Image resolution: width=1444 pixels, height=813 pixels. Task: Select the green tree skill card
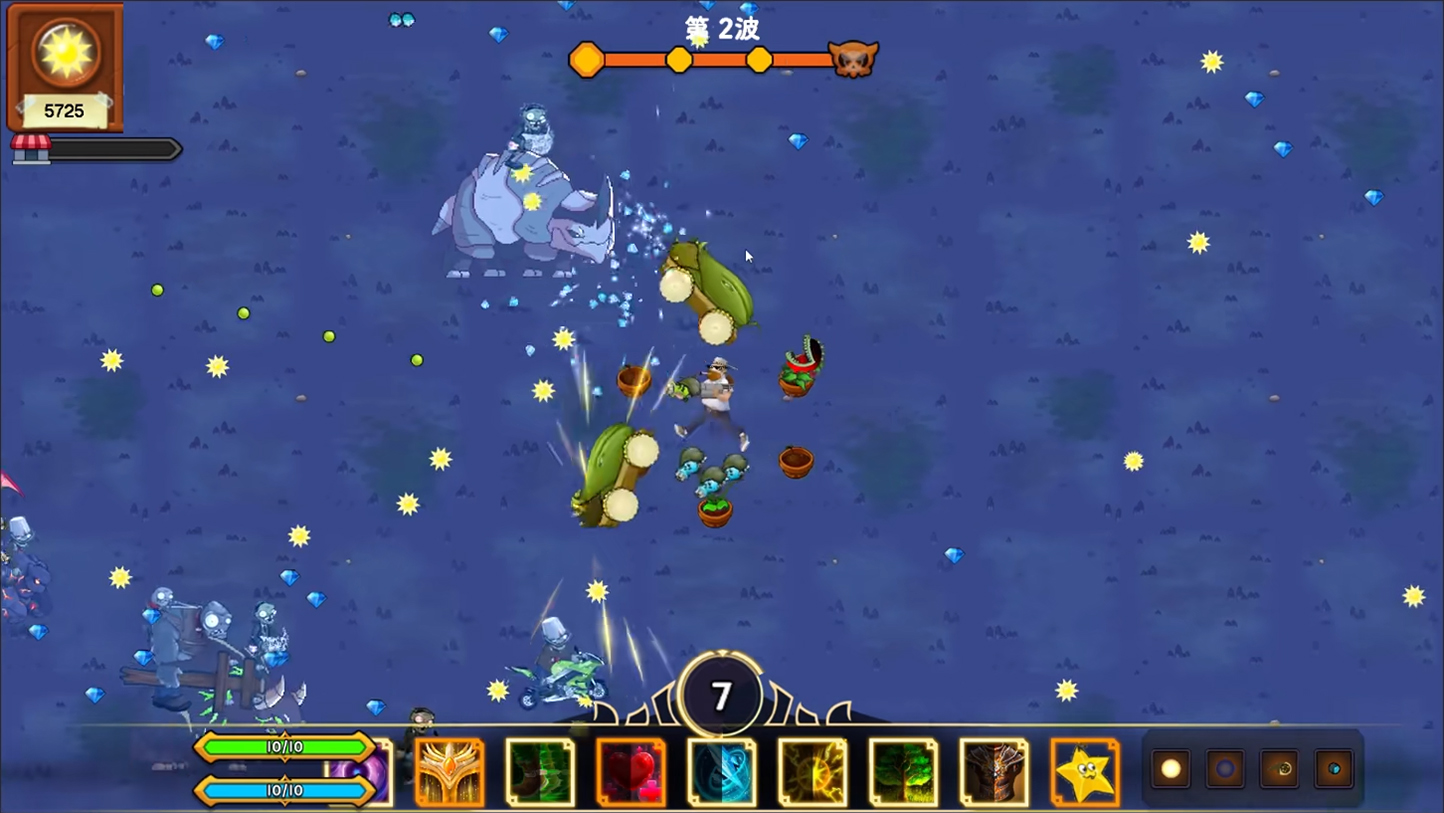(x=903, y=772)
